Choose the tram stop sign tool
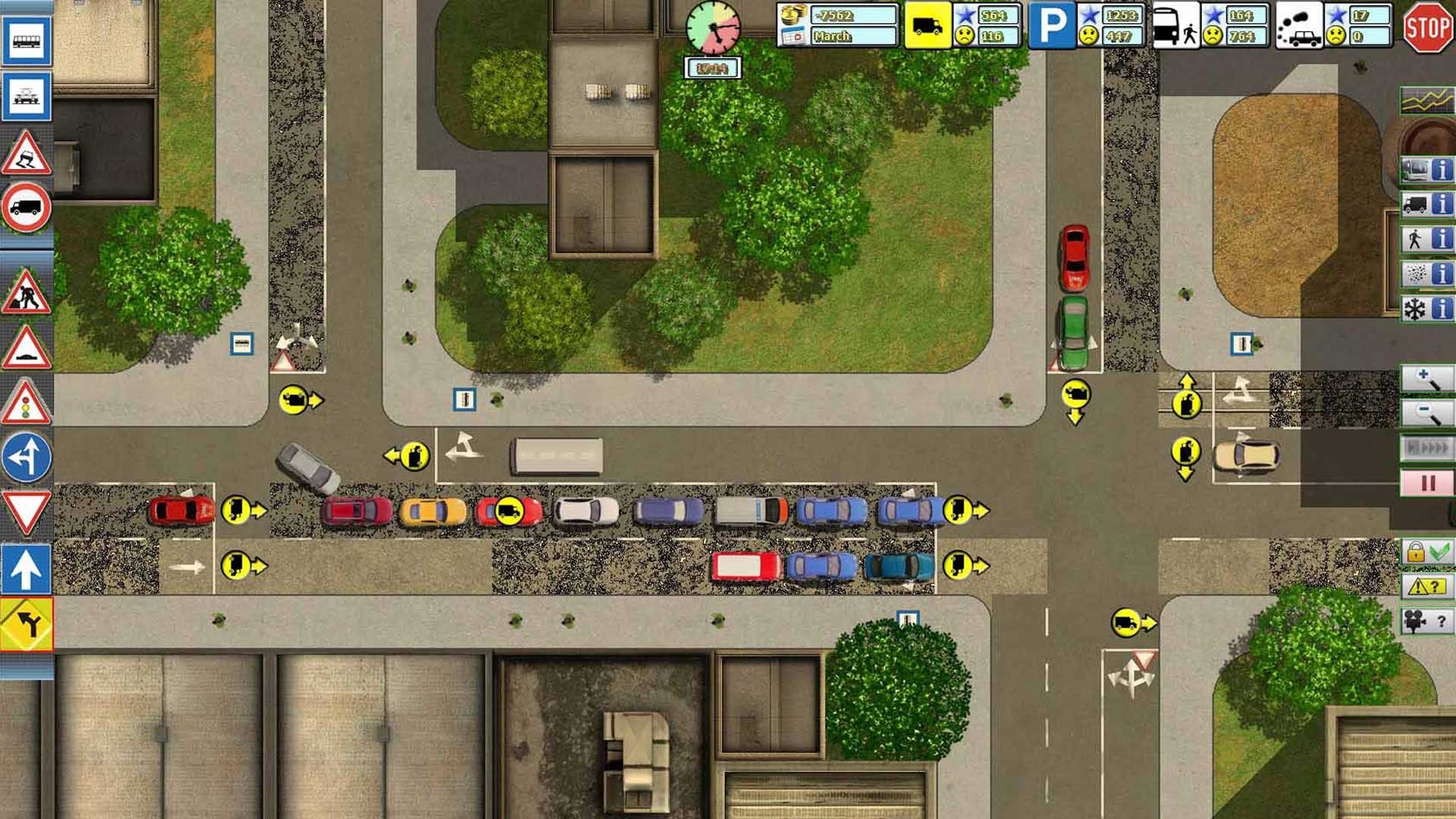The height and width of the screenshot is (819, 1456). 27,96
